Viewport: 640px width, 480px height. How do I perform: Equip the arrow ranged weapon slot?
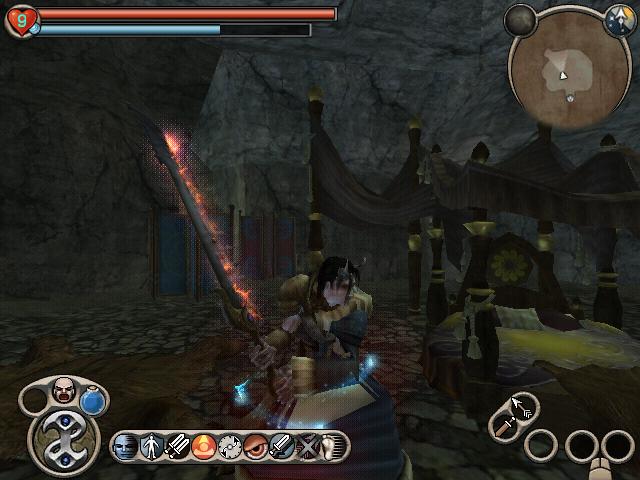click(x=524, y=406)
